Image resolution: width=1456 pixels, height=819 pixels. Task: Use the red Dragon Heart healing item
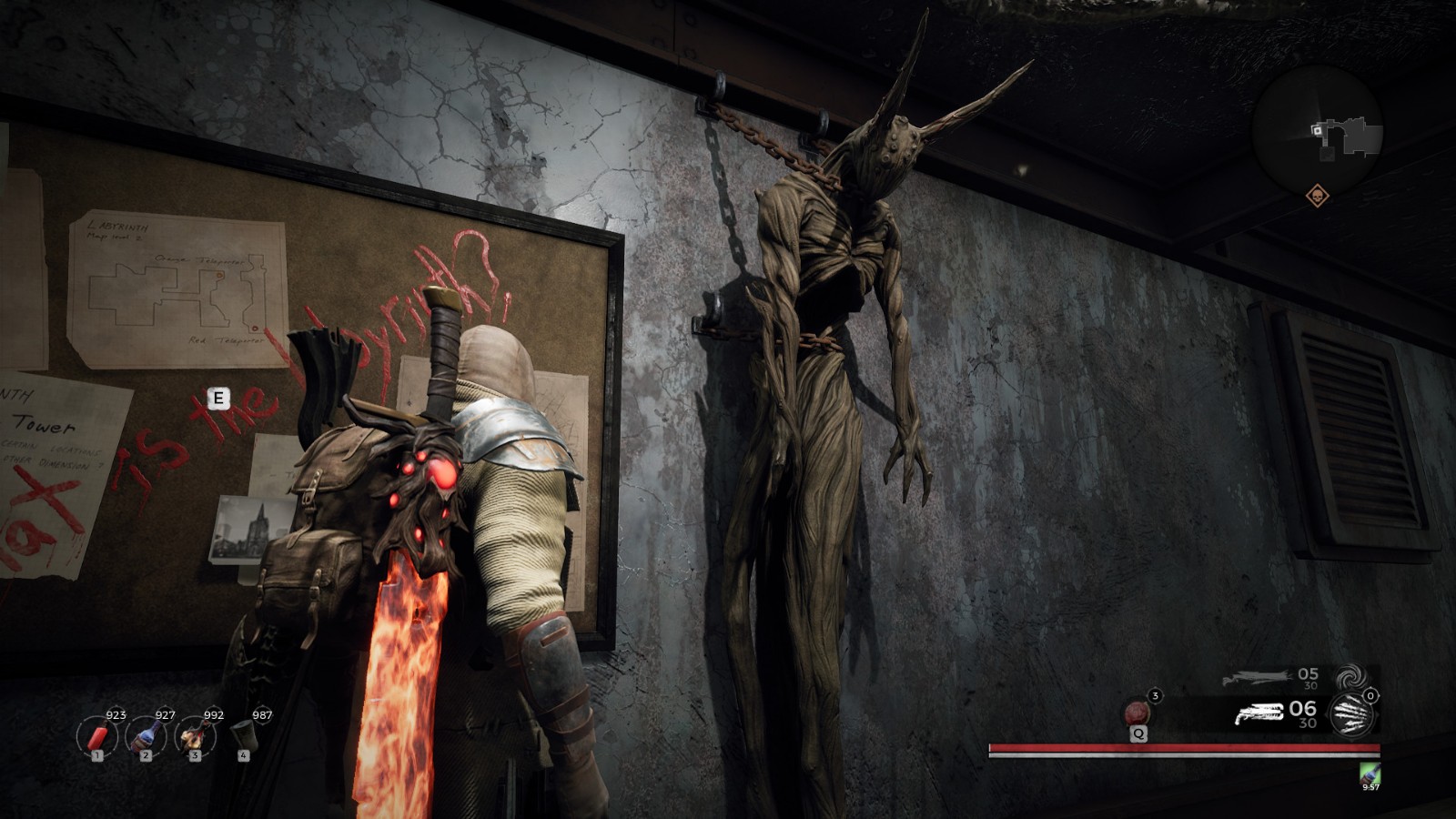click(x=1137, y=713)
